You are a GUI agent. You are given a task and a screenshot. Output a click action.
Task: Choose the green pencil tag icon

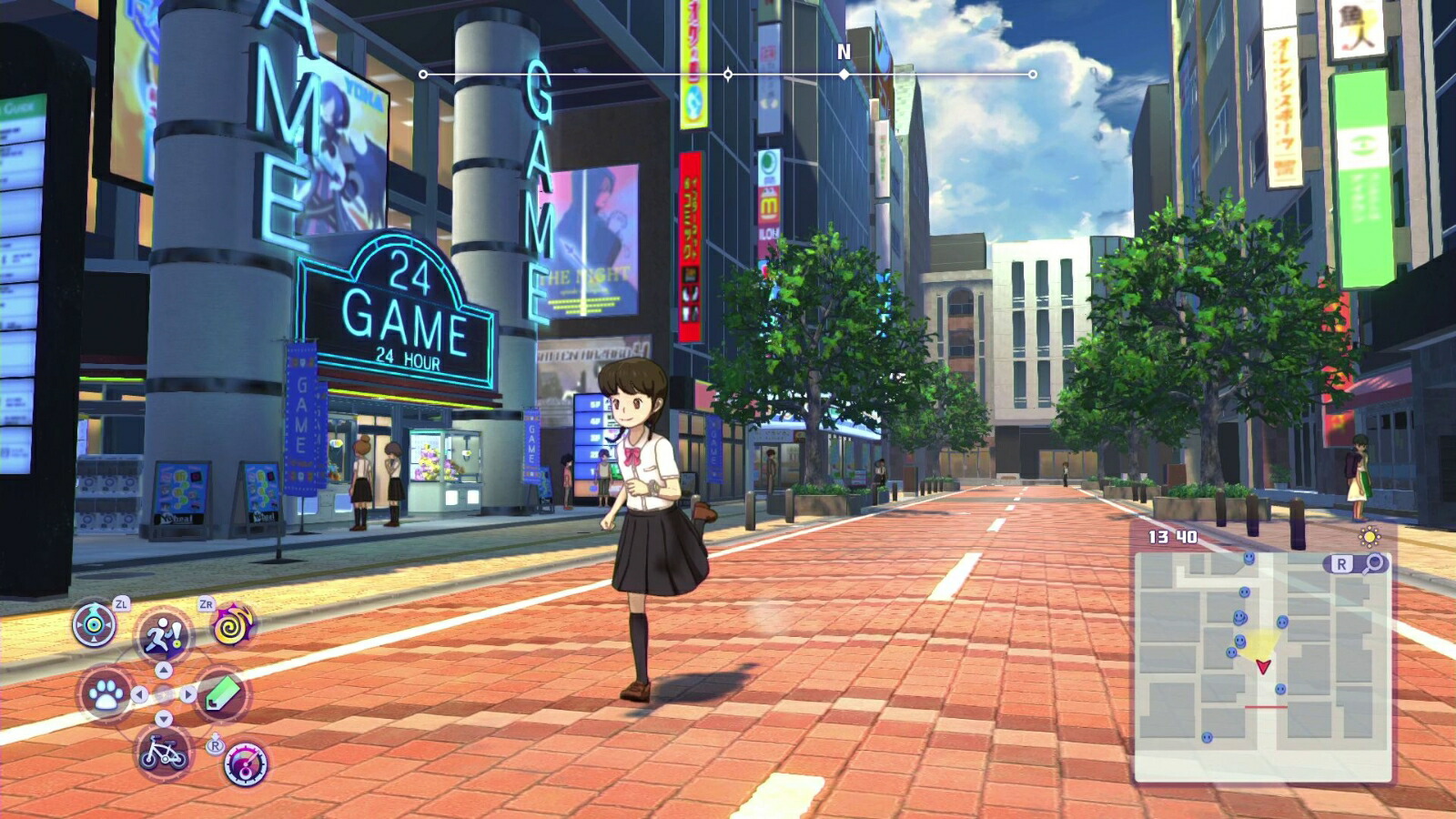coord(221,694)
